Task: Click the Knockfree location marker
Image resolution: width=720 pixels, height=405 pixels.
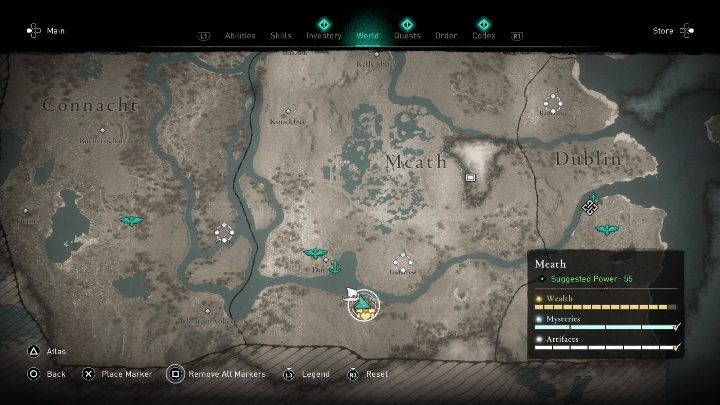Action: (x=288, y=111)
